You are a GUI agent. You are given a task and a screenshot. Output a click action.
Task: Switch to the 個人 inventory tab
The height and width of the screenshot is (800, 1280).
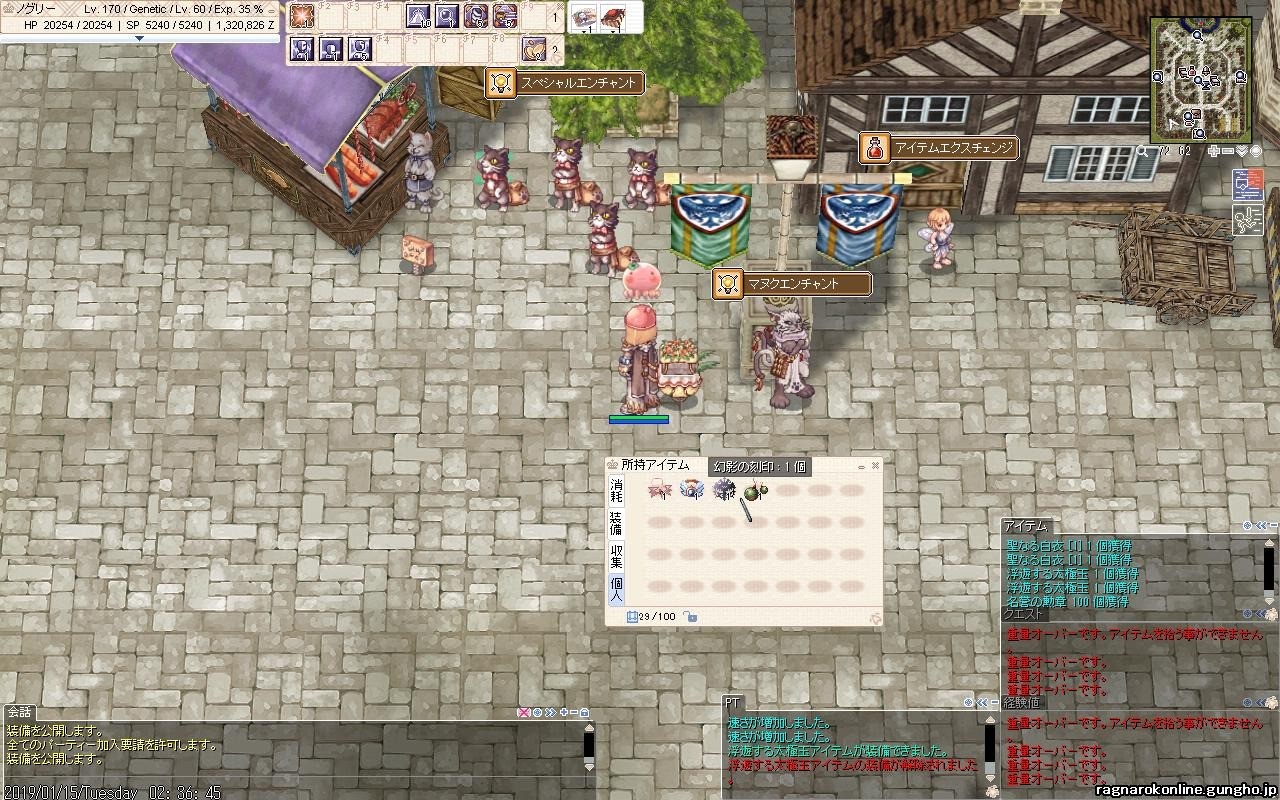pos(616,587)
